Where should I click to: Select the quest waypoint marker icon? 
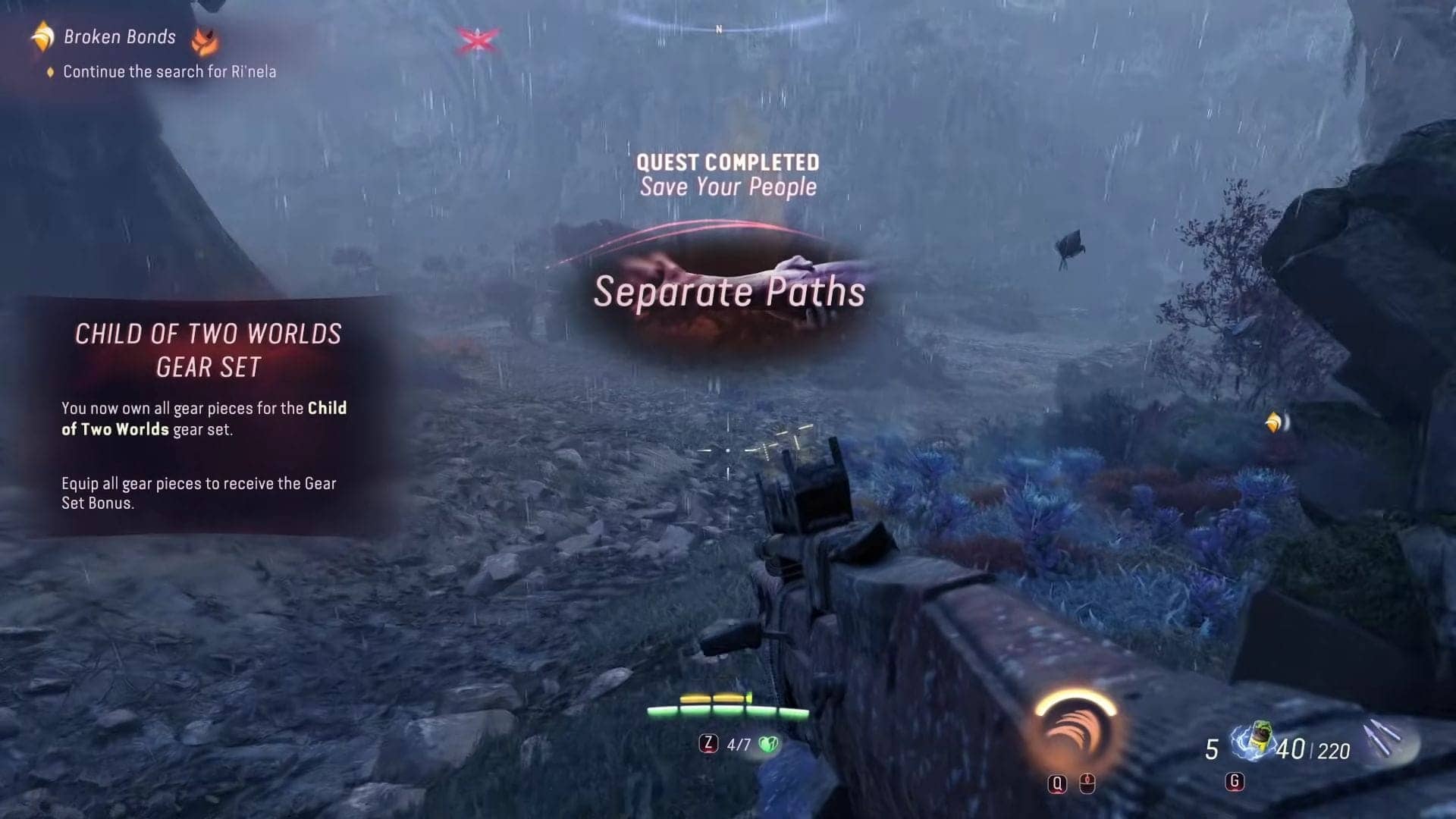(x=1276, y=422)
